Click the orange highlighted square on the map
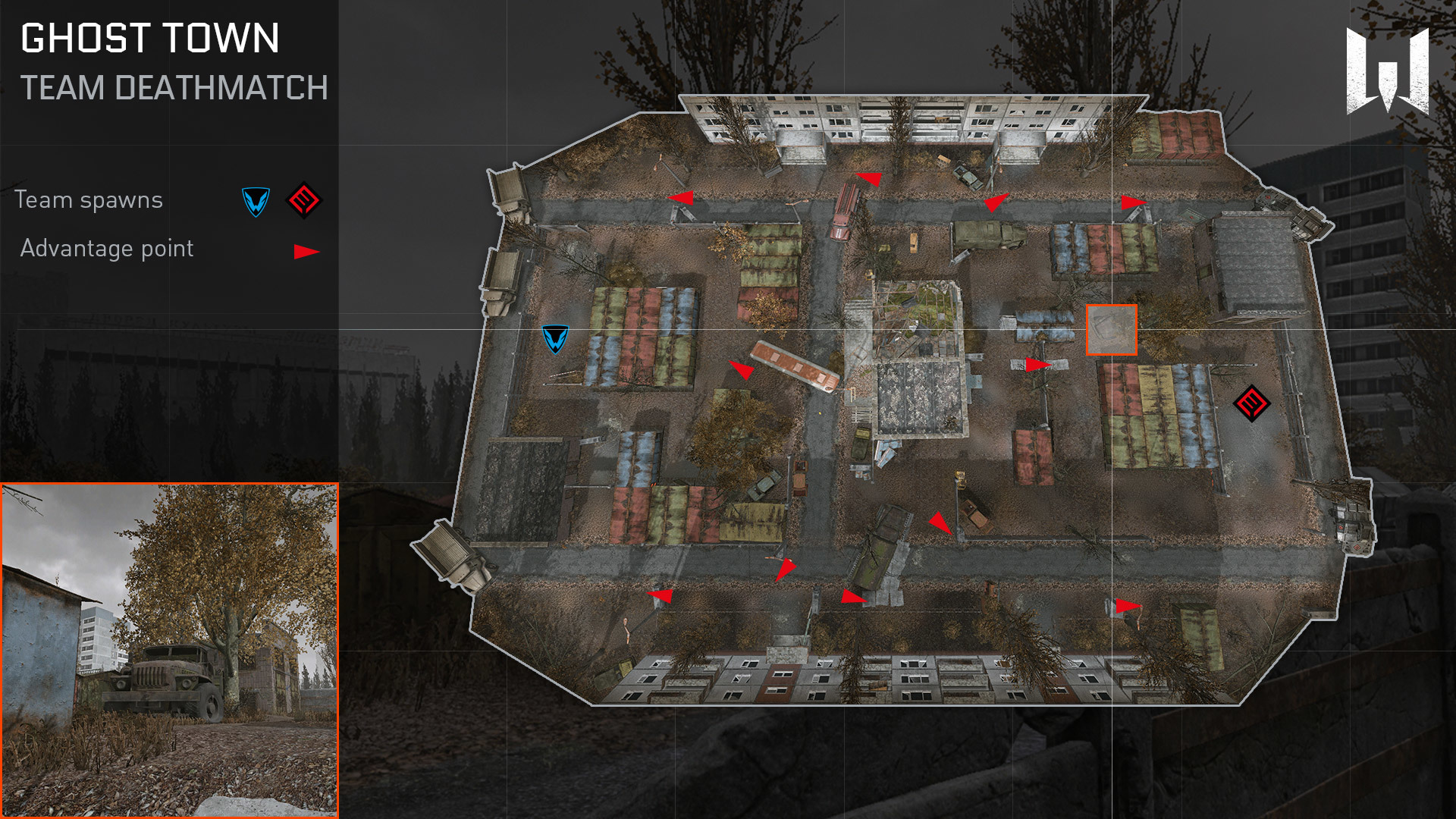Image resolution: width=1456 pixels, height=819 pixels. pyautogui.click(x=1111, y=330)
